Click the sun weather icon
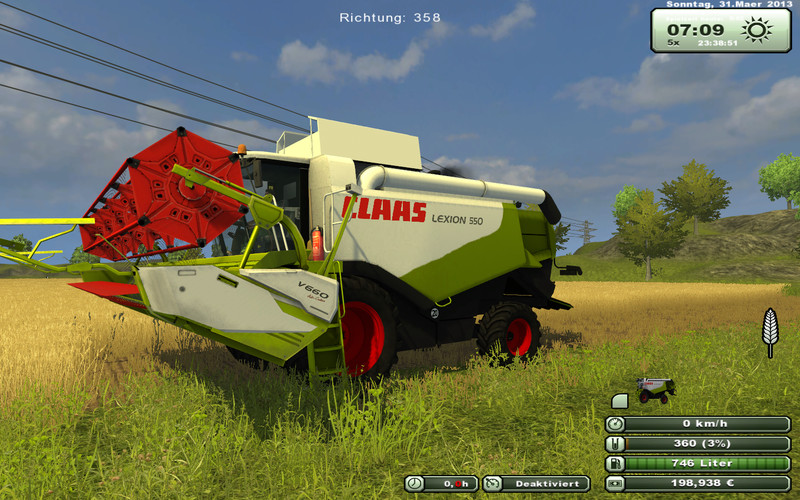 757,29
